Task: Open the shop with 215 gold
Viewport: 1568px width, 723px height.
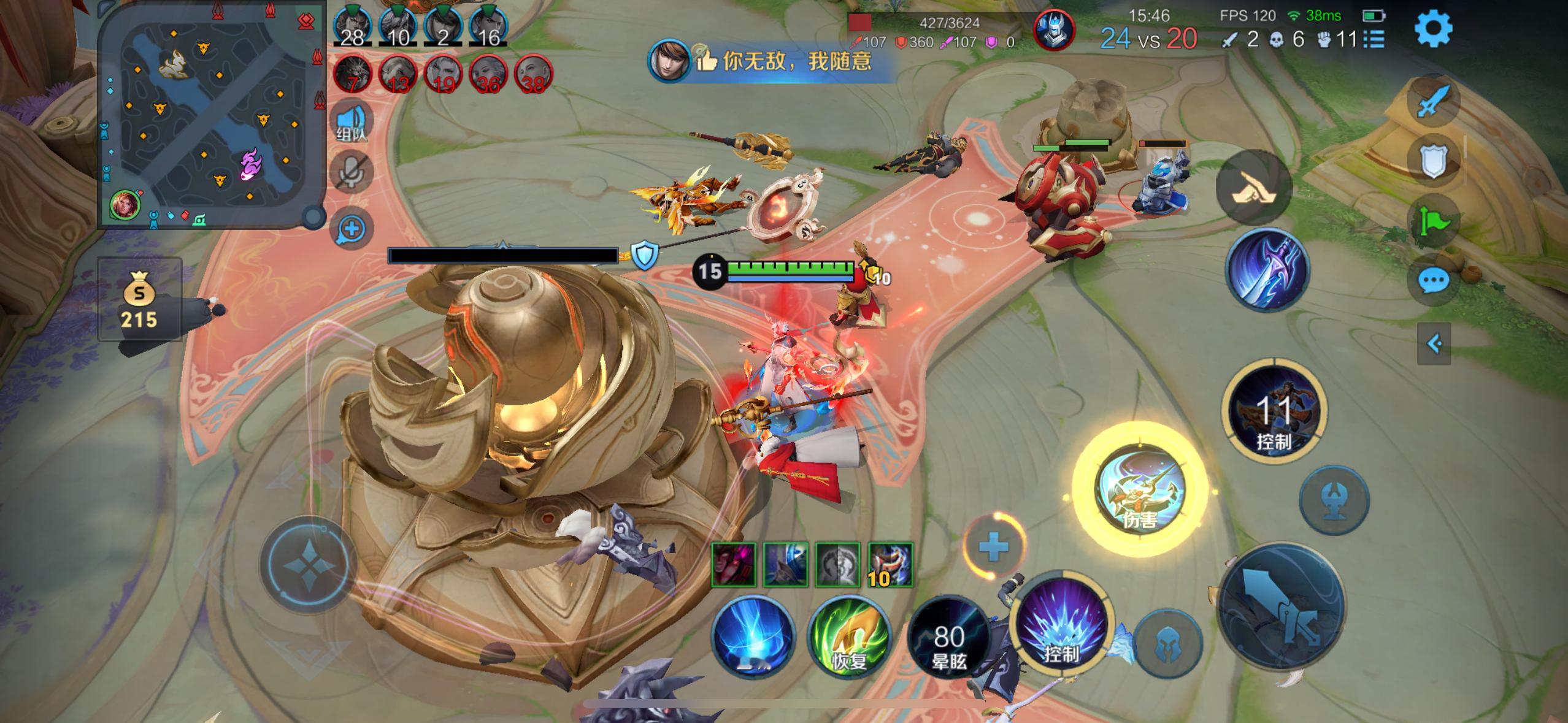Action: point(140,300)
